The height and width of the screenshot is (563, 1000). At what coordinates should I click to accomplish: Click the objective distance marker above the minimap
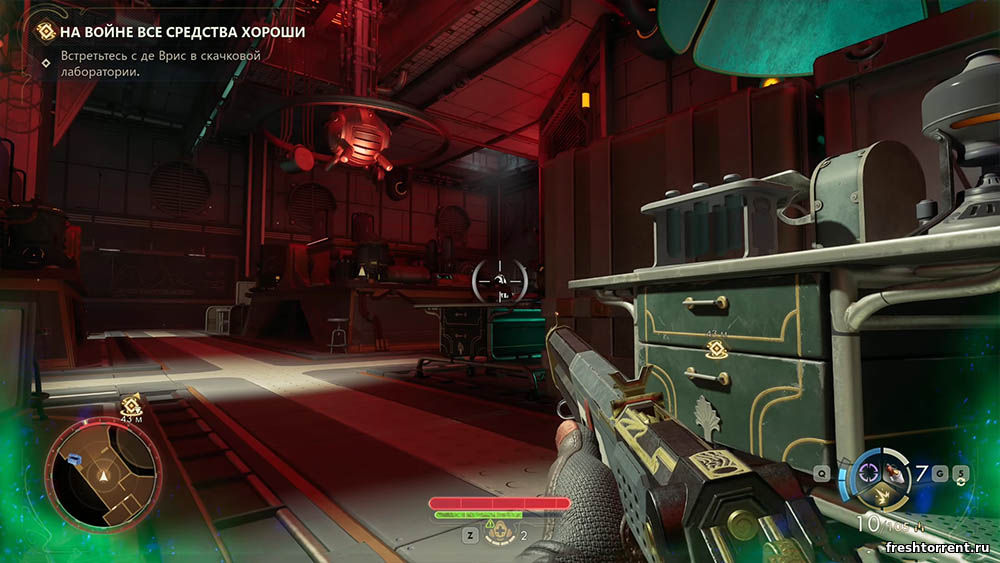[x=131, y=407]
